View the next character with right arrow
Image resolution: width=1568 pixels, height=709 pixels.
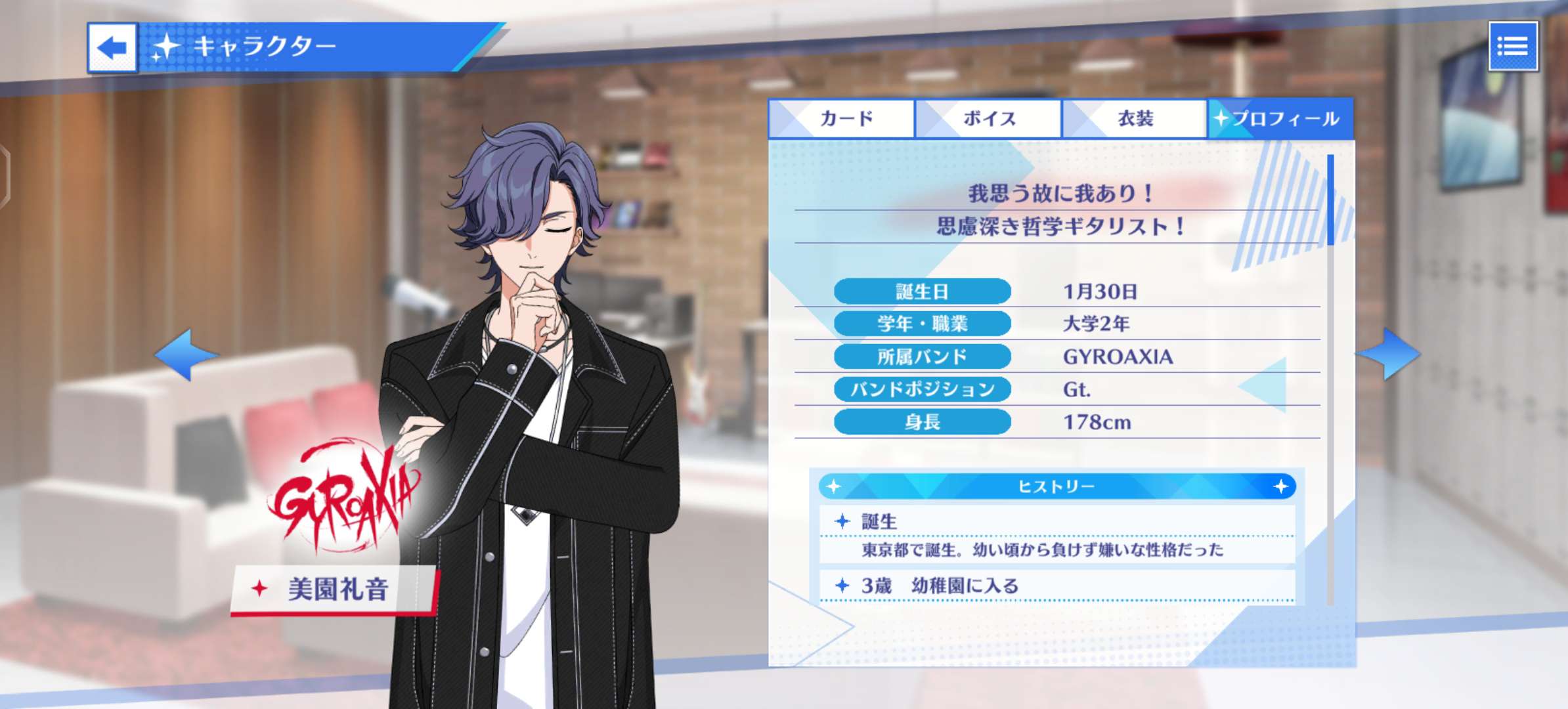pyautogui.click(x=1389, y=354)
